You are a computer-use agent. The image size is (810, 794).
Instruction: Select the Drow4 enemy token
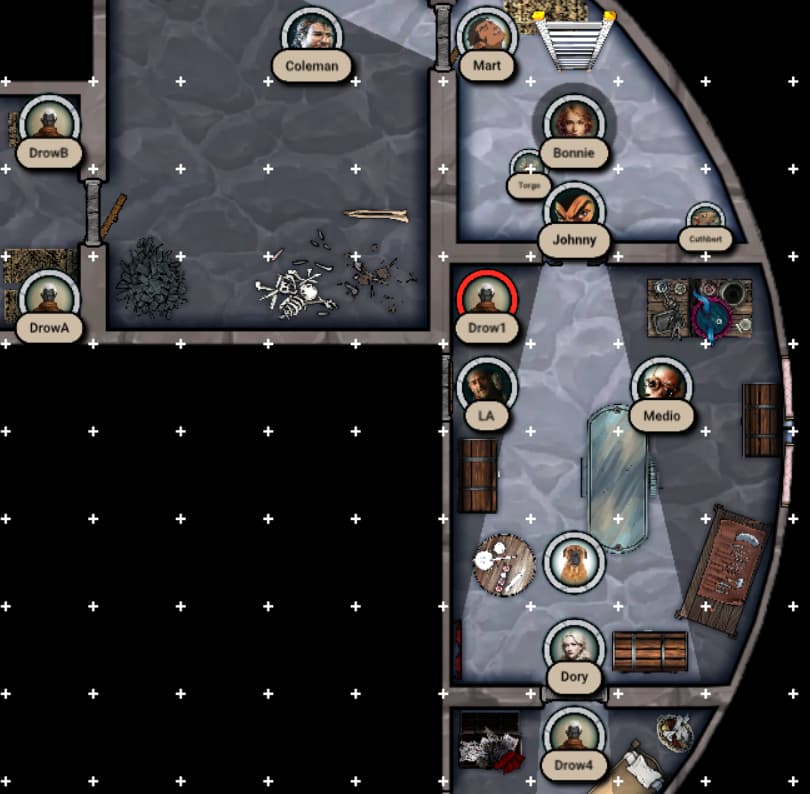(x=573, y=737)
